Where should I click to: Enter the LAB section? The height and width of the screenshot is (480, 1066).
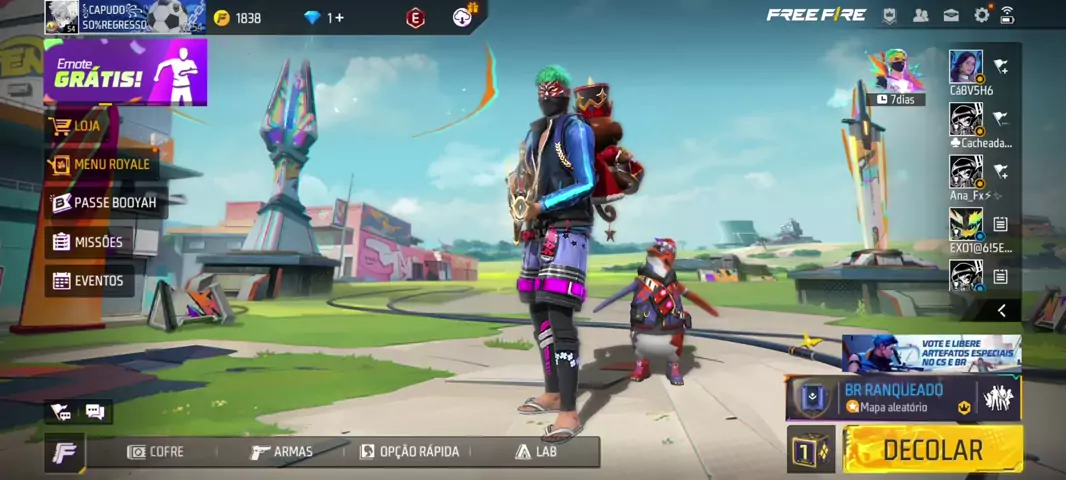click(536, 452)
